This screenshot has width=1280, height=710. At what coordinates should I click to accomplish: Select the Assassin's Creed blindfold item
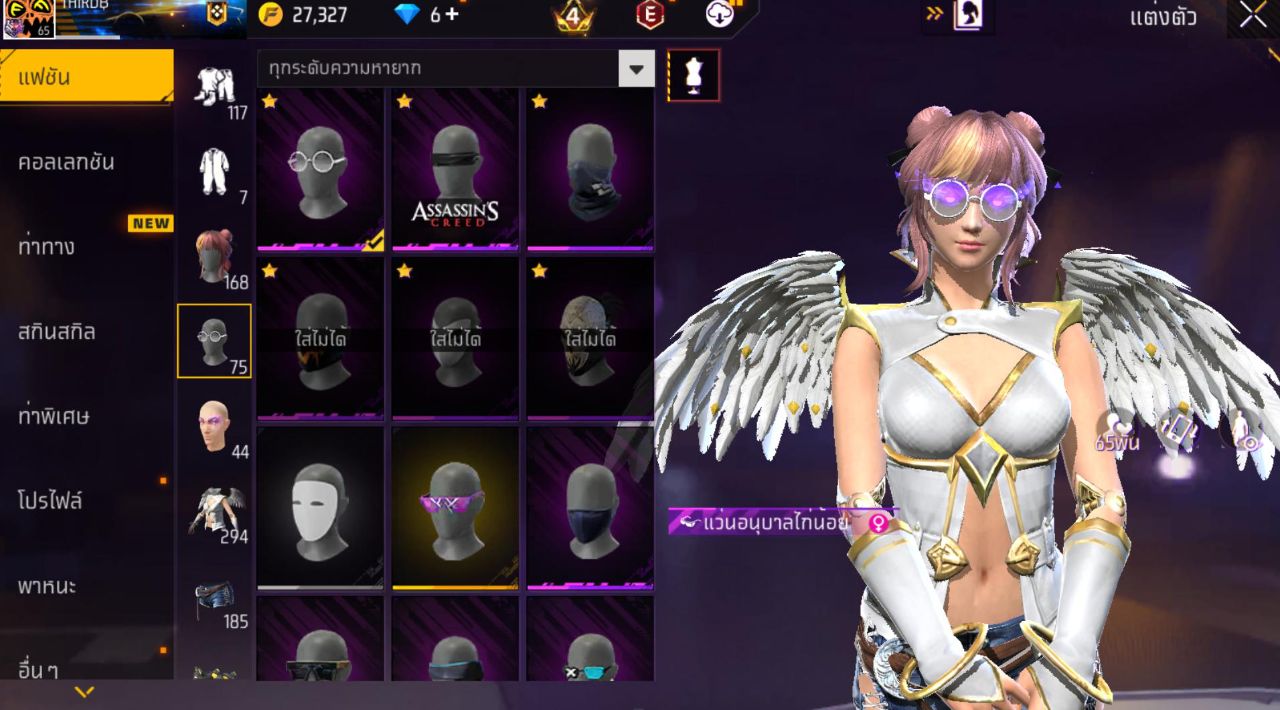coord(455,168)
